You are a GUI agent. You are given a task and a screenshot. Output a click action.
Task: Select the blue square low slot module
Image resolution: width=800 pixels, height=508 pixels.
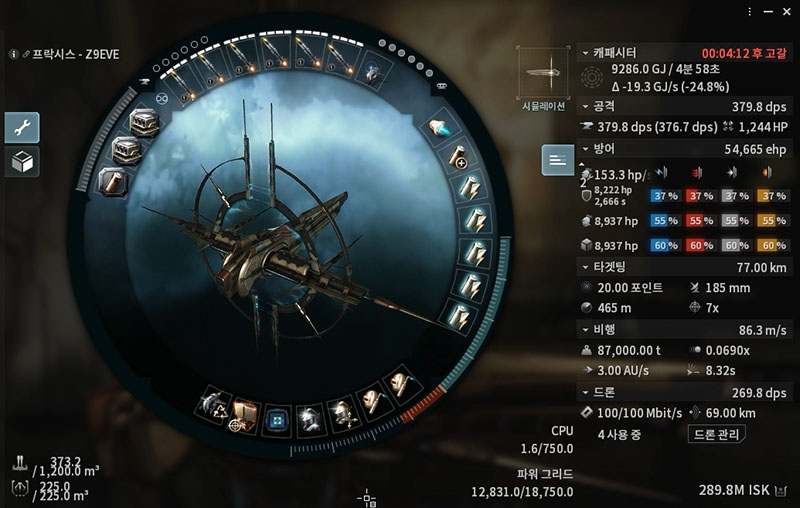[x=277, y=416]
